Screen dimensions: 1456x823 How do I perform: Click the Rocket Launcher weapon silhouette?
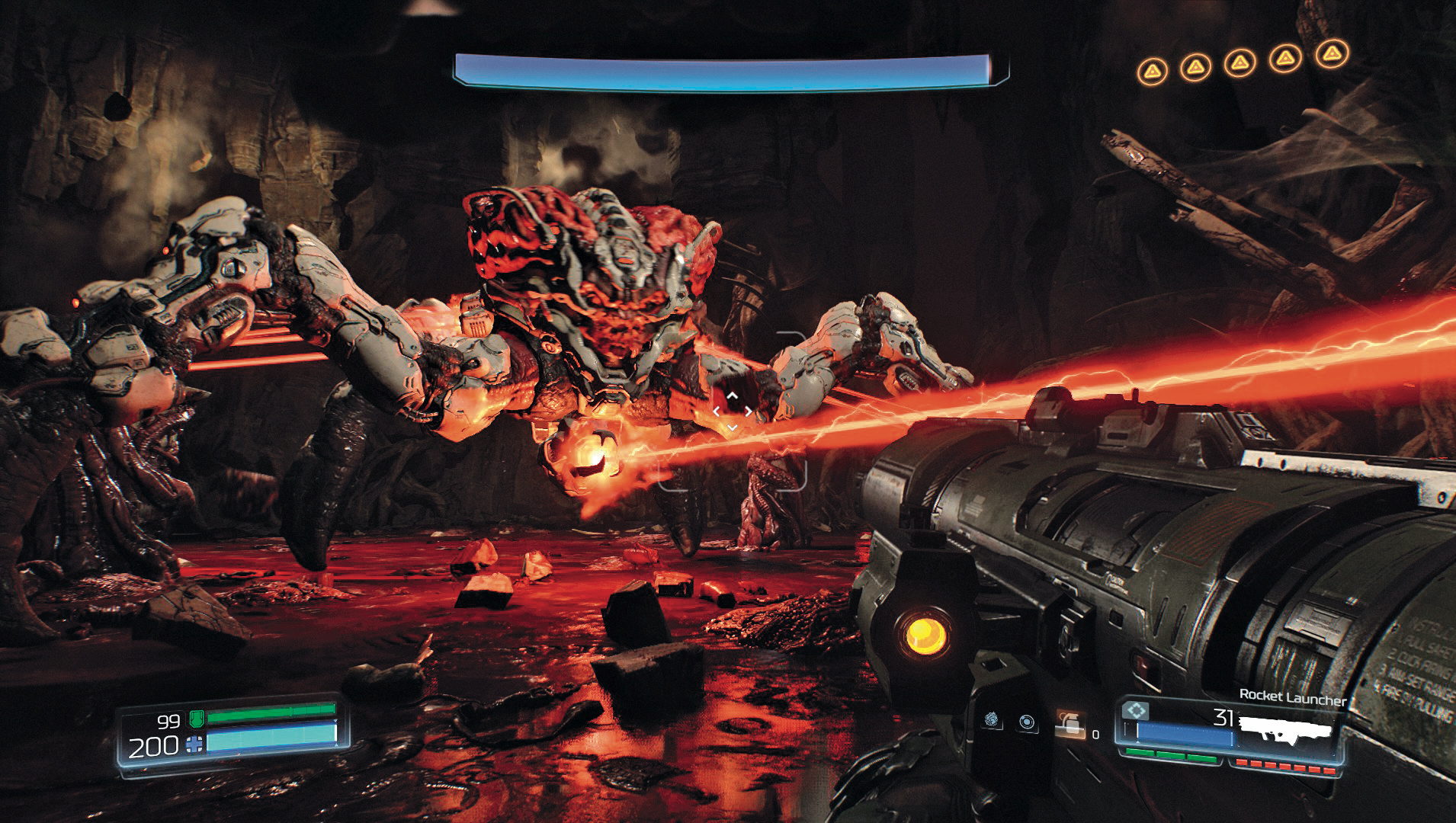[x=1285, y=730]
